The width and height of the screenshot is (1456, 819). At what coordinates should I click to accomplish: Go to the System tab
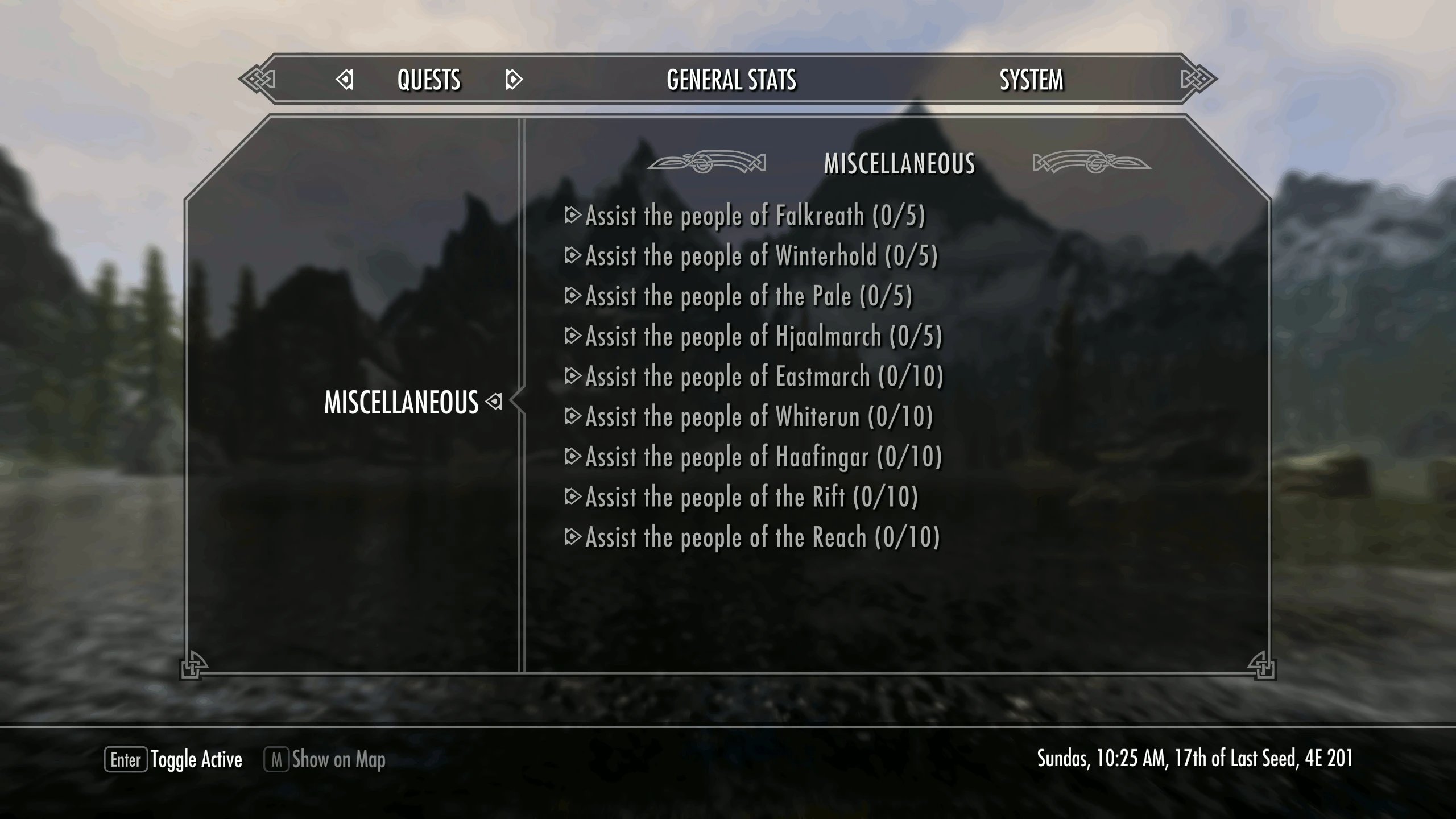[1031, 80]
